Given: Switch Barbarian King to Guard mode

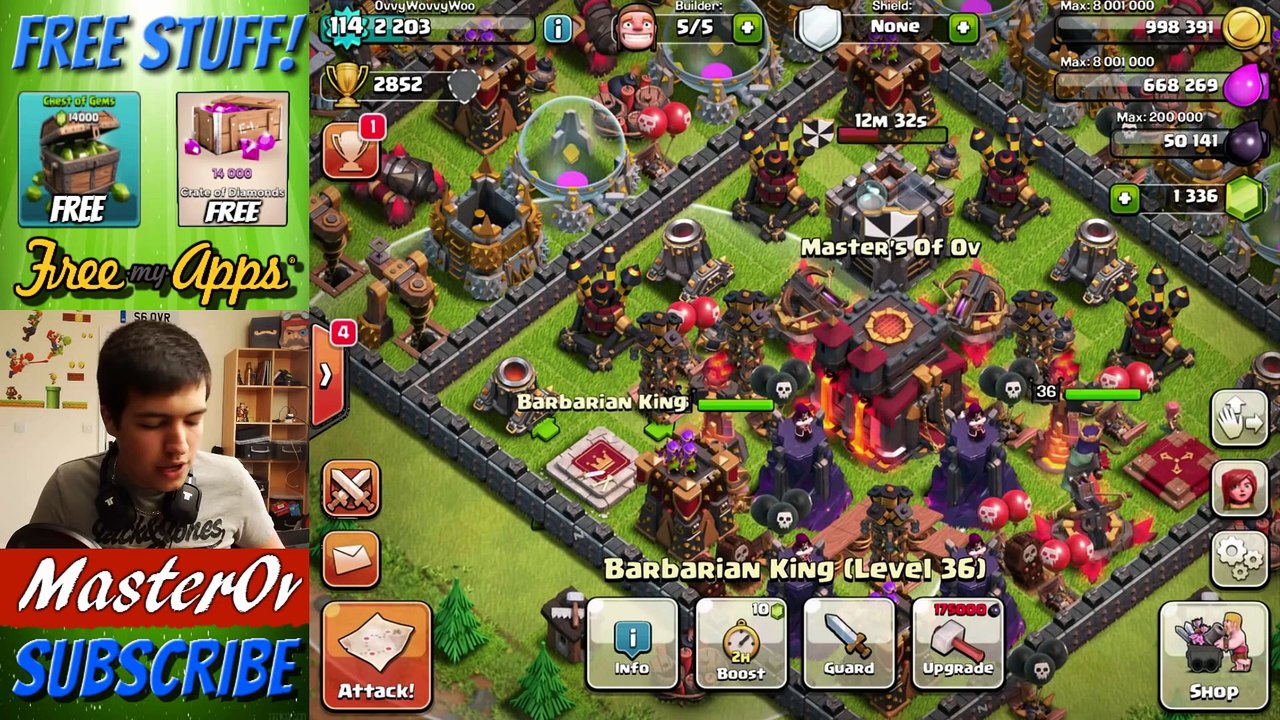Looking at the screenshot, I should [849, 646].
